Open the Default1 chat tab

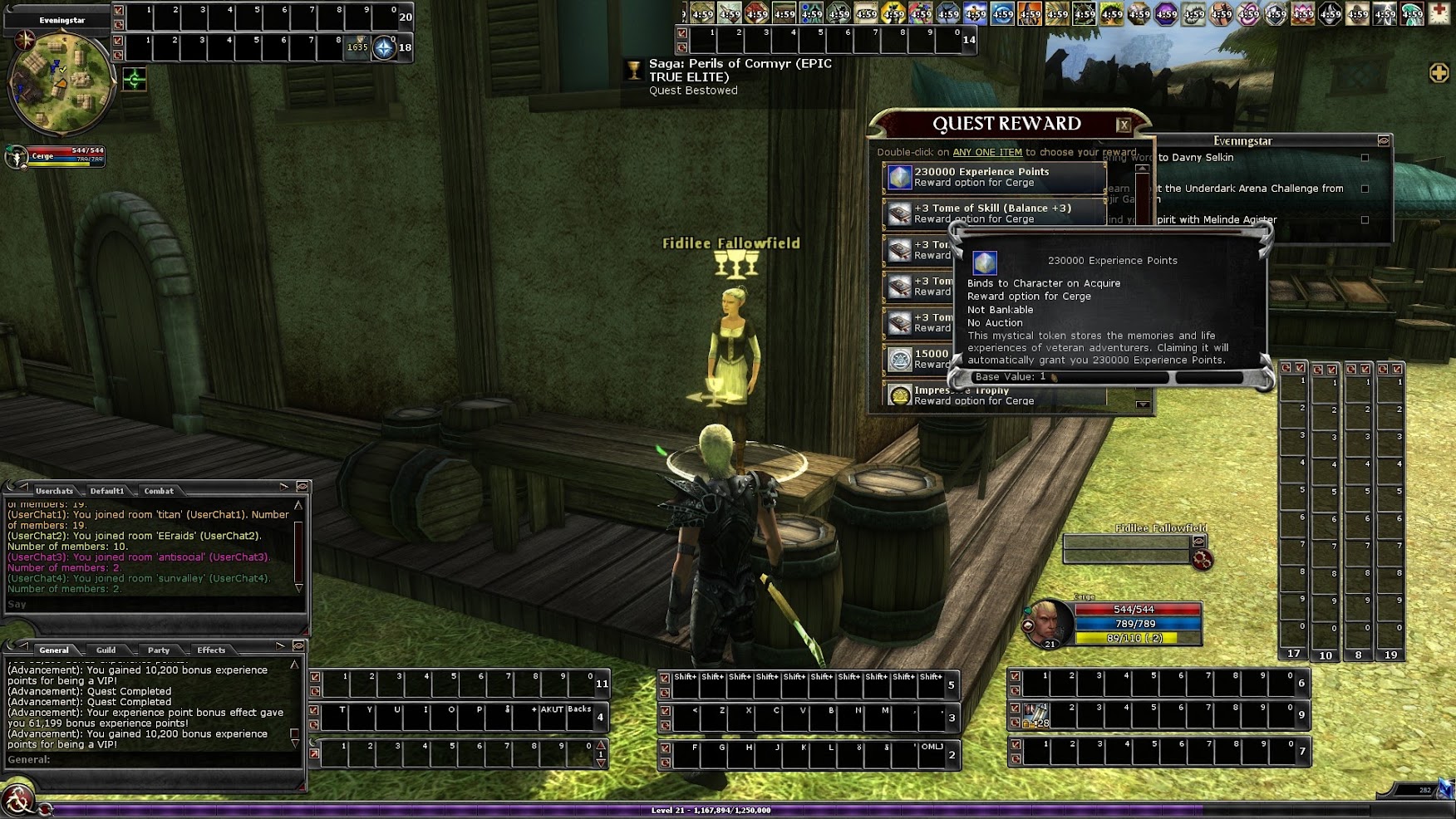107,491
